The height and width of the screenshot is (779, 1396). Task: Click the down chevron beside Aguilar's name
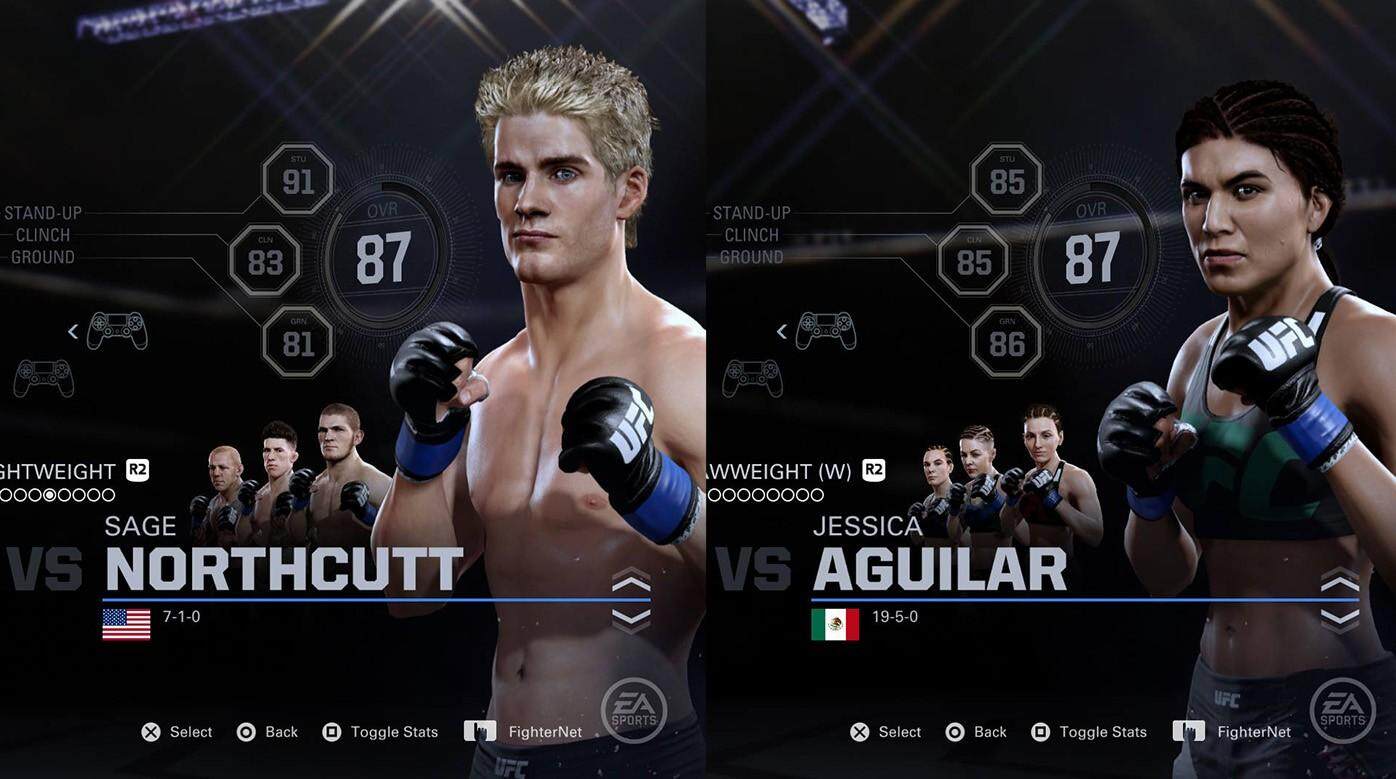tap(1339, 619)
